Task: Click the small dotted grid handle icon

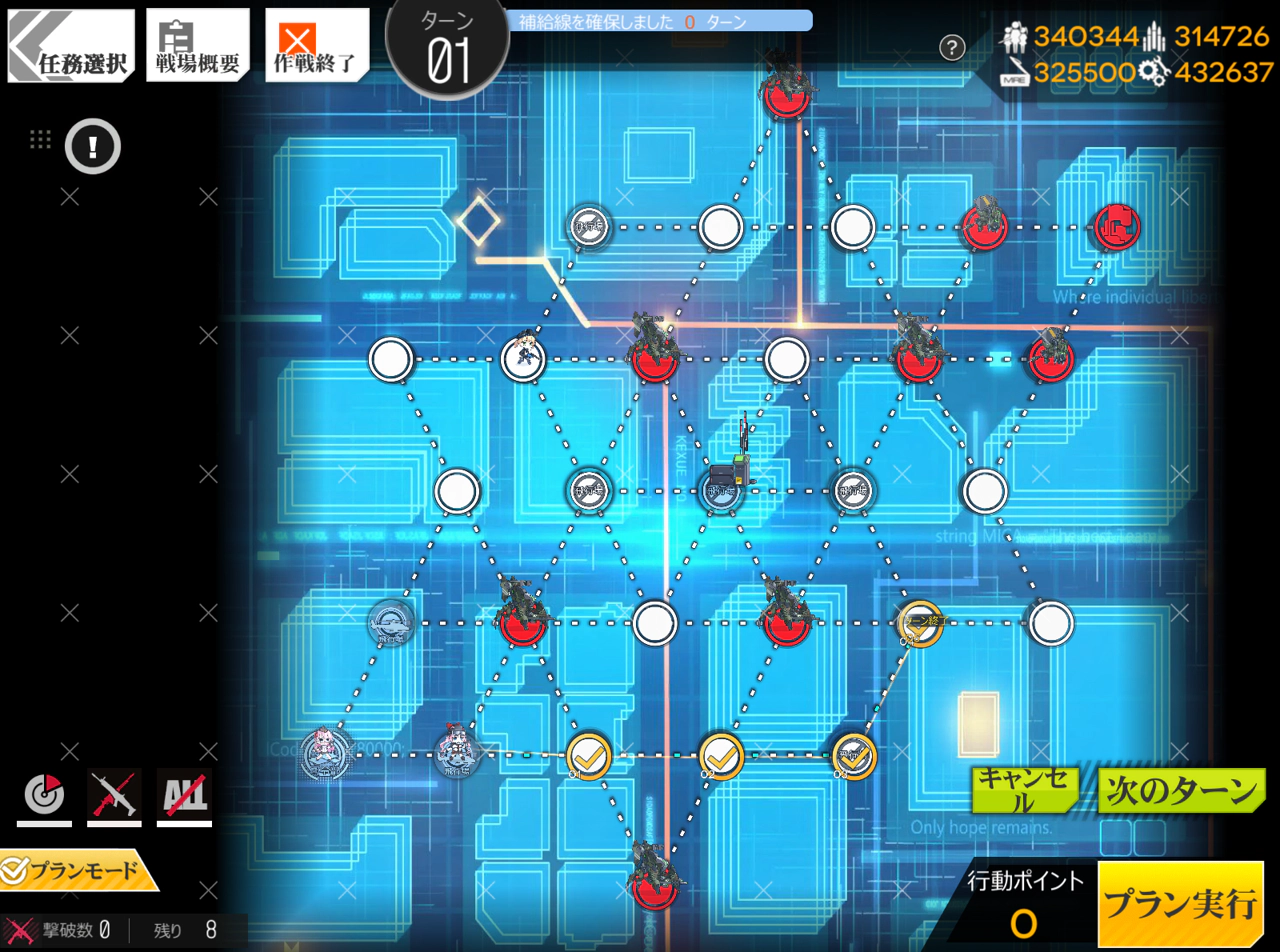Action: 40,140
